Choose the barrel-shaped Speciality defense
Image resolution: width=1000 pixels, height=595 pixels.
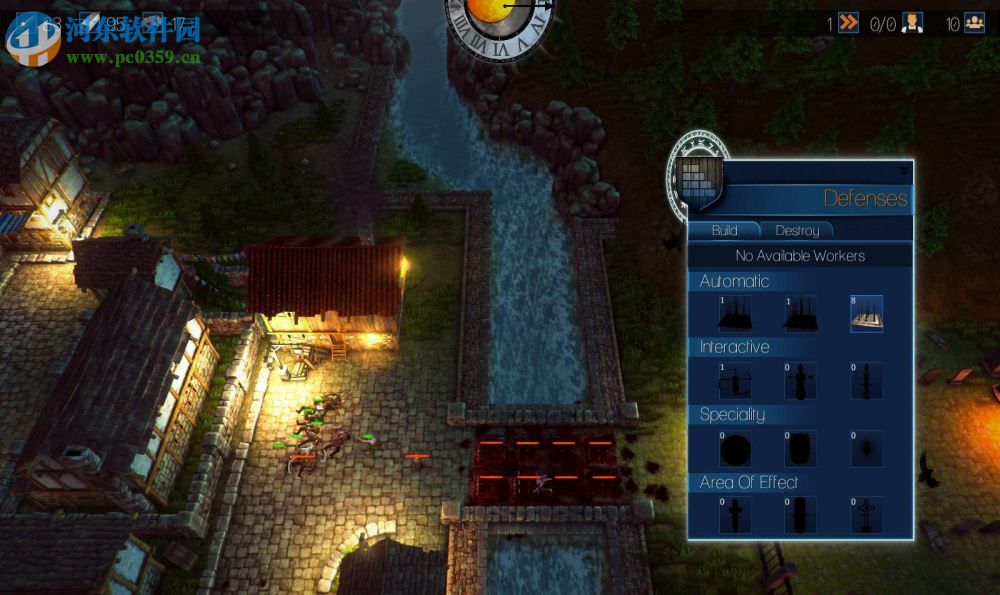[800, 448]
